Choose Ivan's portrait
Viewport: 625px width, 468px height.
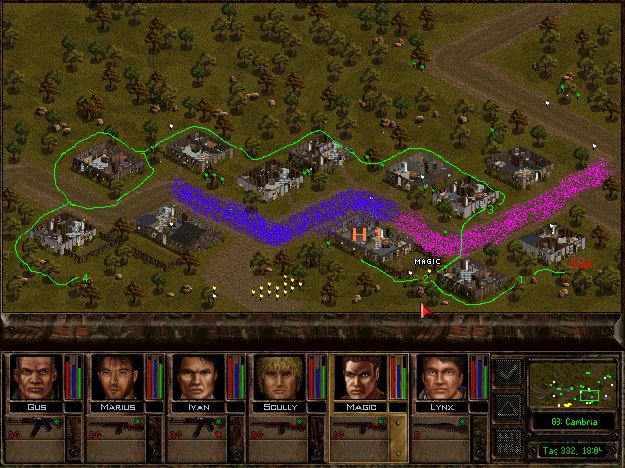[x=197, y=377]
